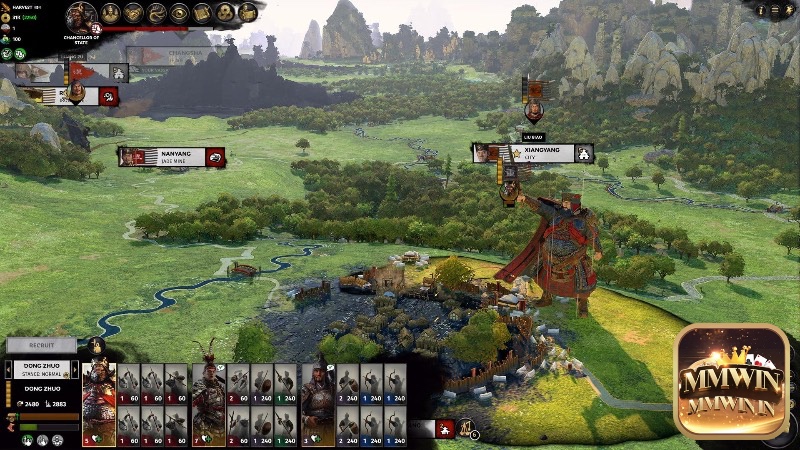The image size is (800, 450).
Task: Click the eye icon in top bar
Action: coord(179,13)
